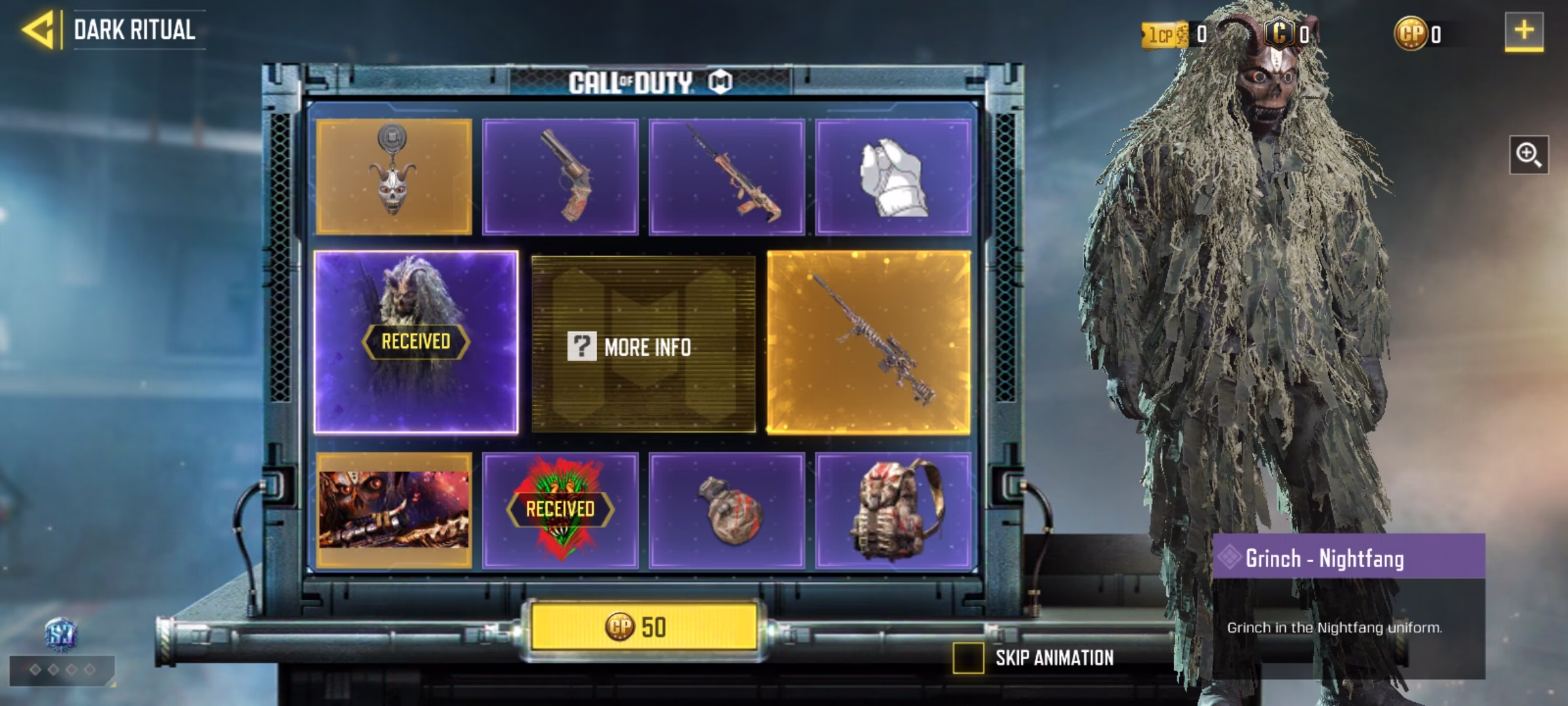Pick the white glove reward tile

click(893, 176)
